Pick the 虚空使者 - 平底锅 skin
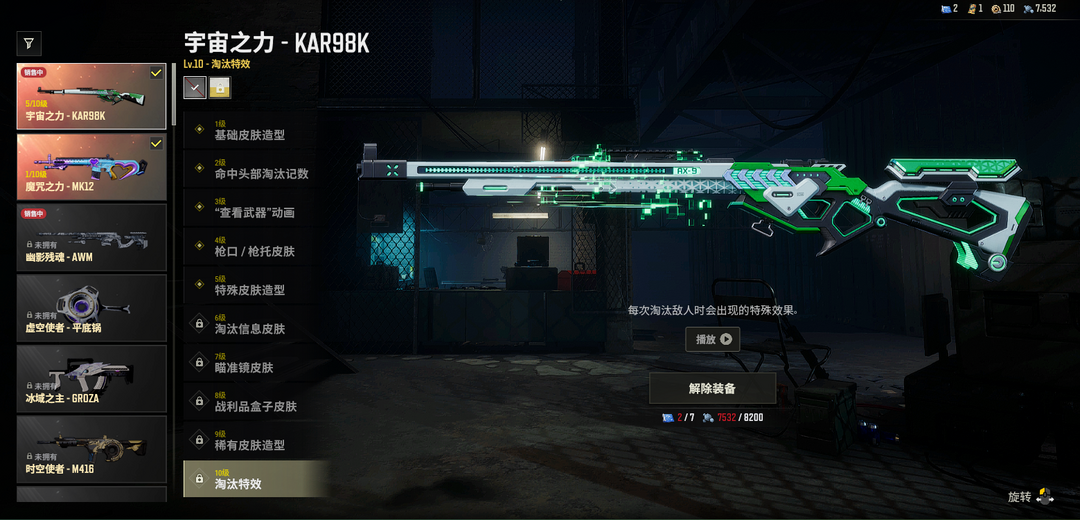This screenshot has height=520, width=1080. pos(91,308)
